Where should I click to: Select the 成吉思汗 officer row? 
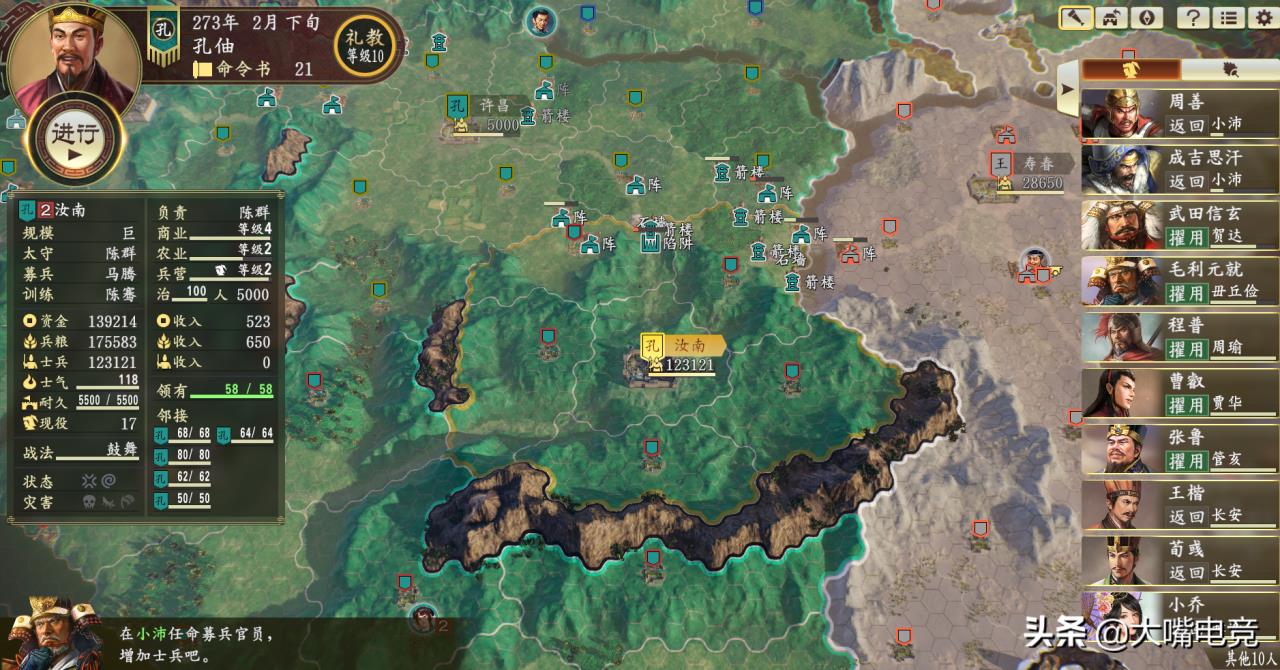pos(1176,169)
